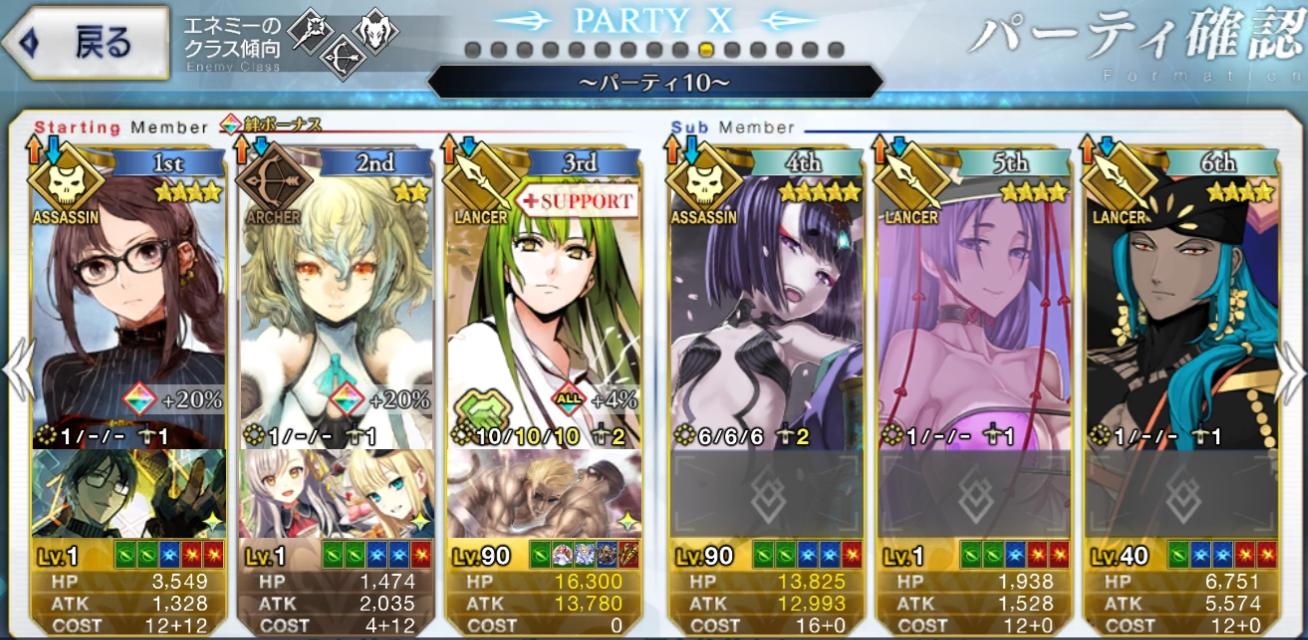Select the 1st member Assassin card
The height and width of the screenshot is (640, 1308).
click(x=129, y=300)
